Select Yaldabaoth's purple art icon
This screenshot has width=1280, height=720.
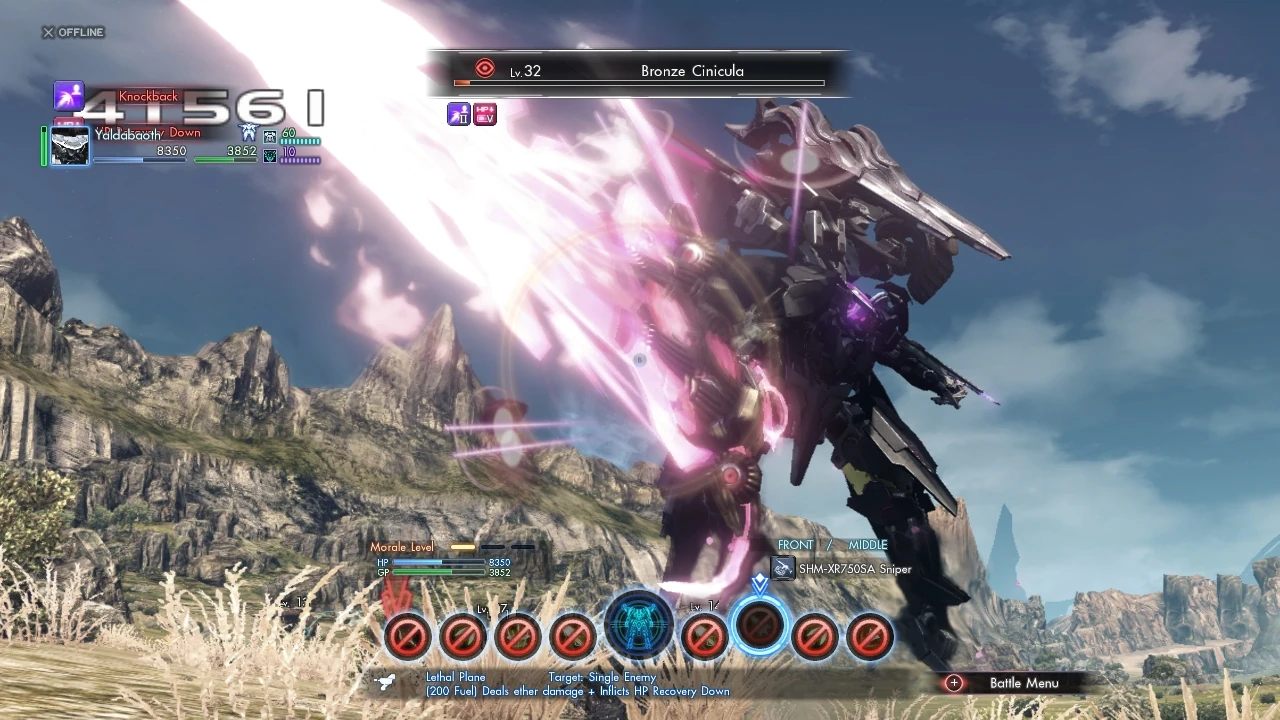point(68,96)
